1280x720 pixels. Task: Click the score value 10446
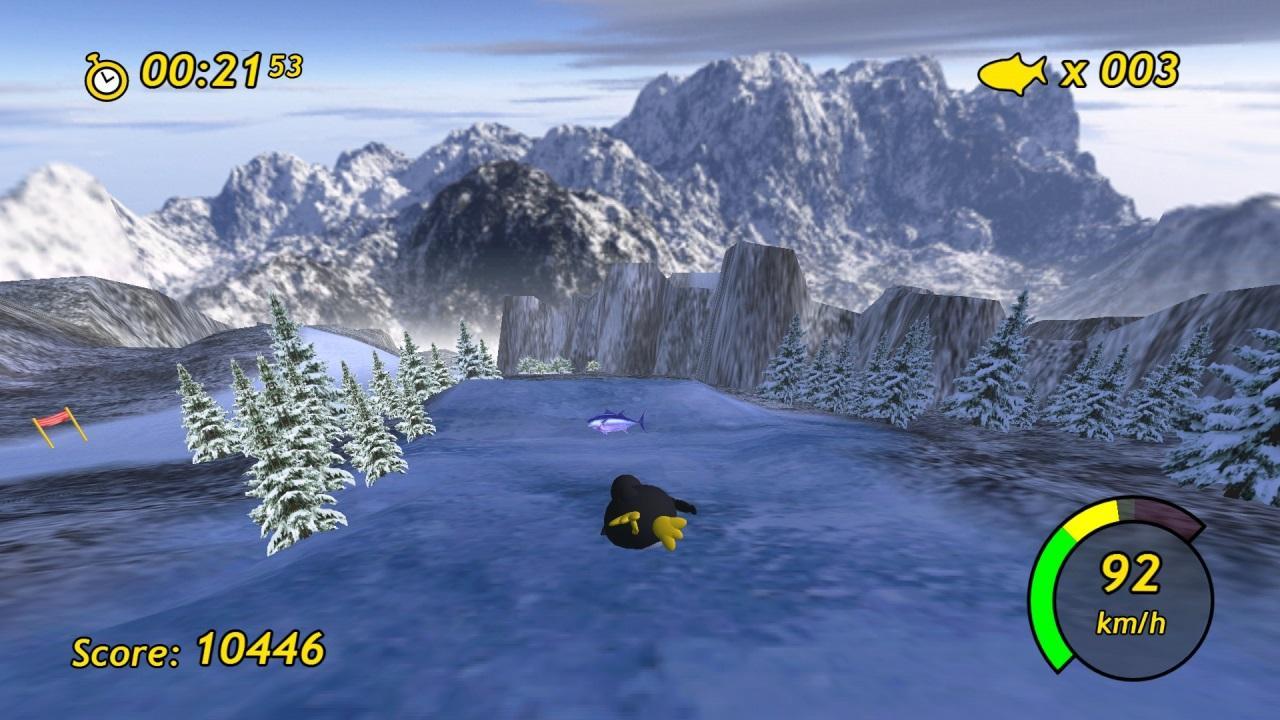[x=262, y=648]
